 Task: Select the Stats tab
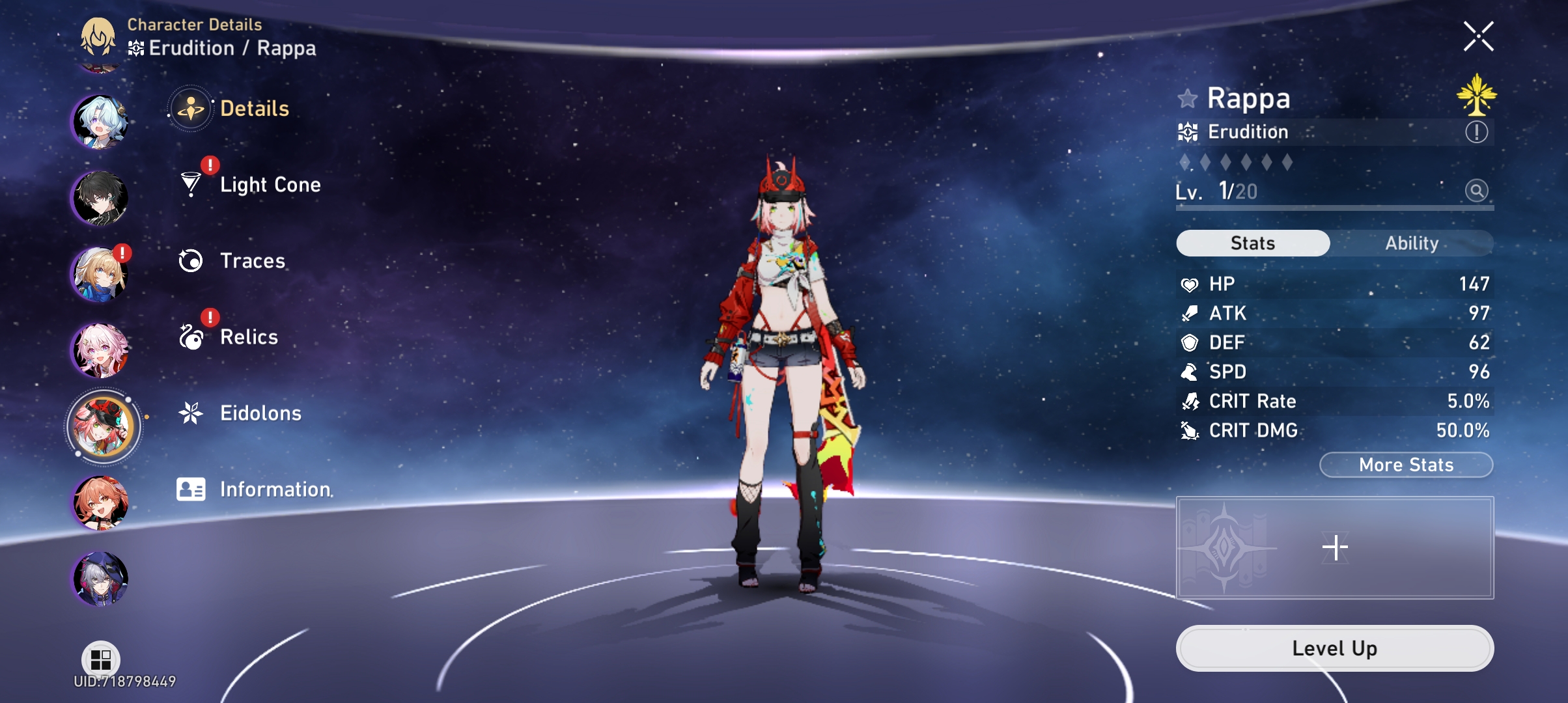click(x=1252, y=243)
